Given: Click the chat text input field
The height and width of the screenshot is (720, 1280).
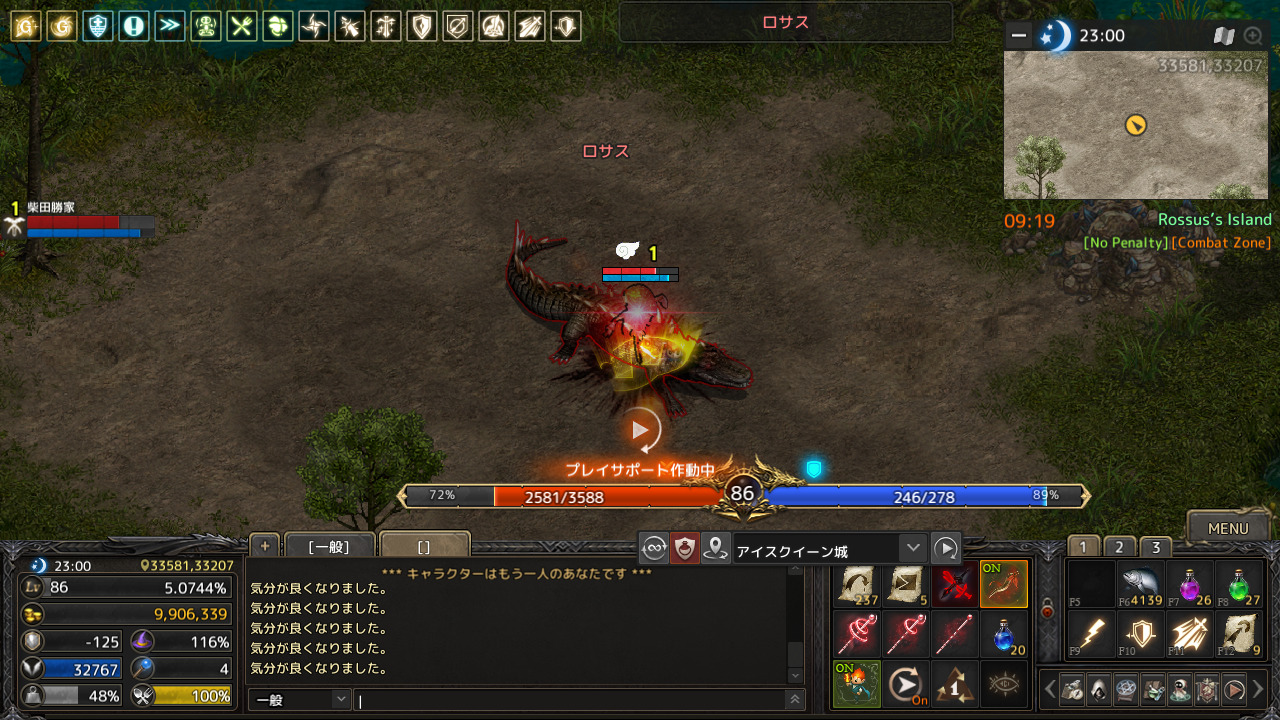Looking at the screenshot, I should point(570,700).
